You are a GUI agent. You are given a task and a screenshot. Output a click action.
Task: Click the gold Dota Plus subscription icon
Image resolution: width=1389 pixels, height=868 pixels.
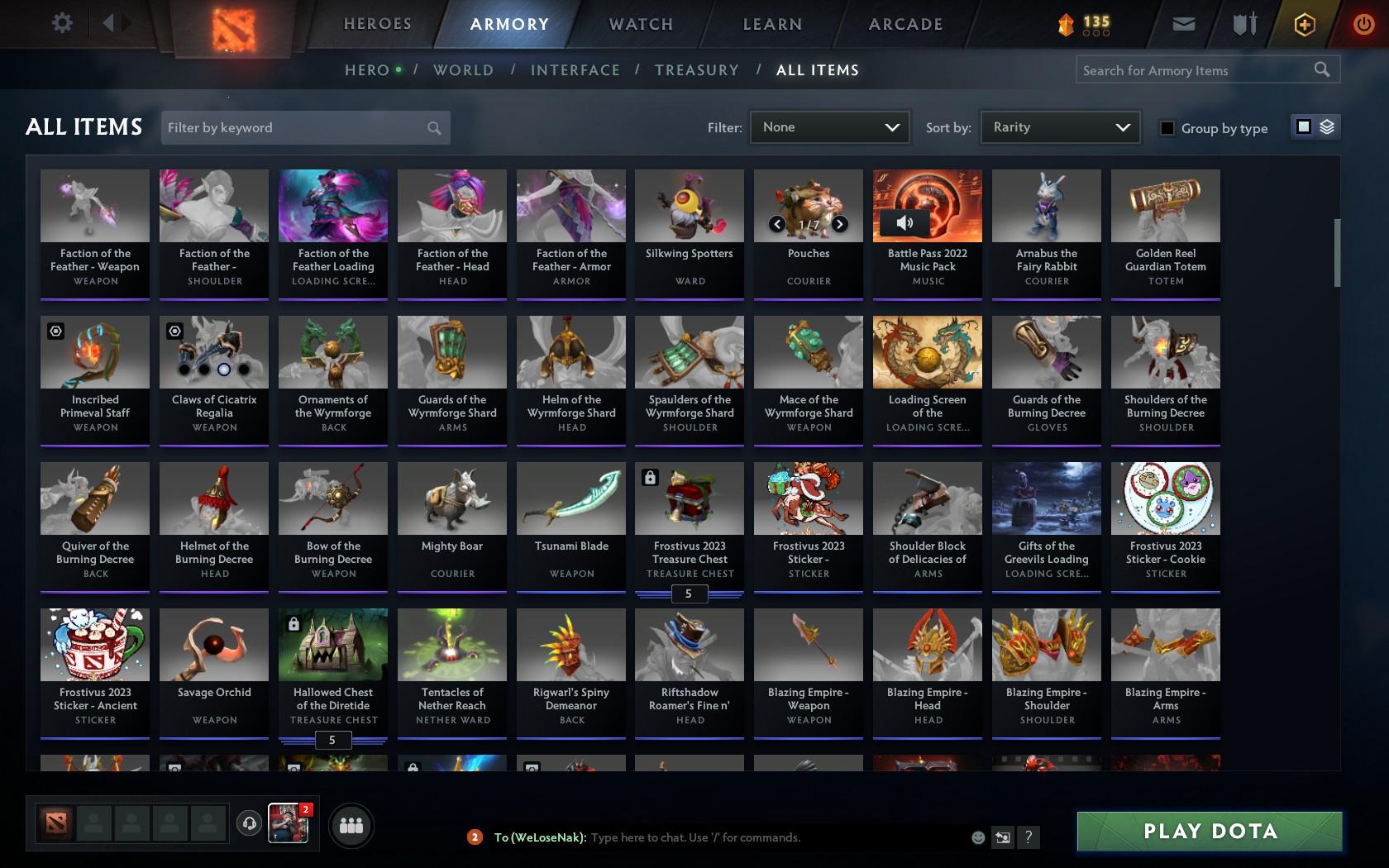(x=1304, y=24)
